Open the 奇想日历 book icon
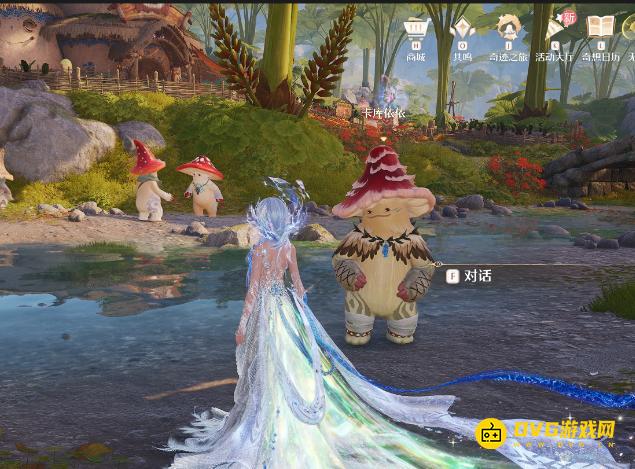This screenshot has width=635, height=469. [600, 29]
